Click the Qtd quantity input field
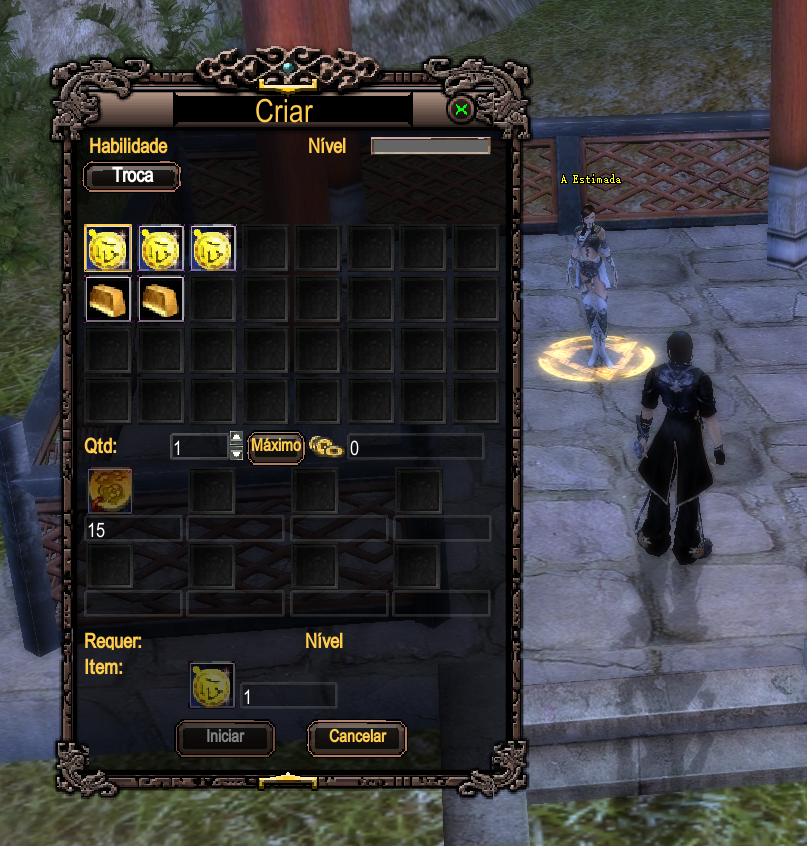 point(198,447)
